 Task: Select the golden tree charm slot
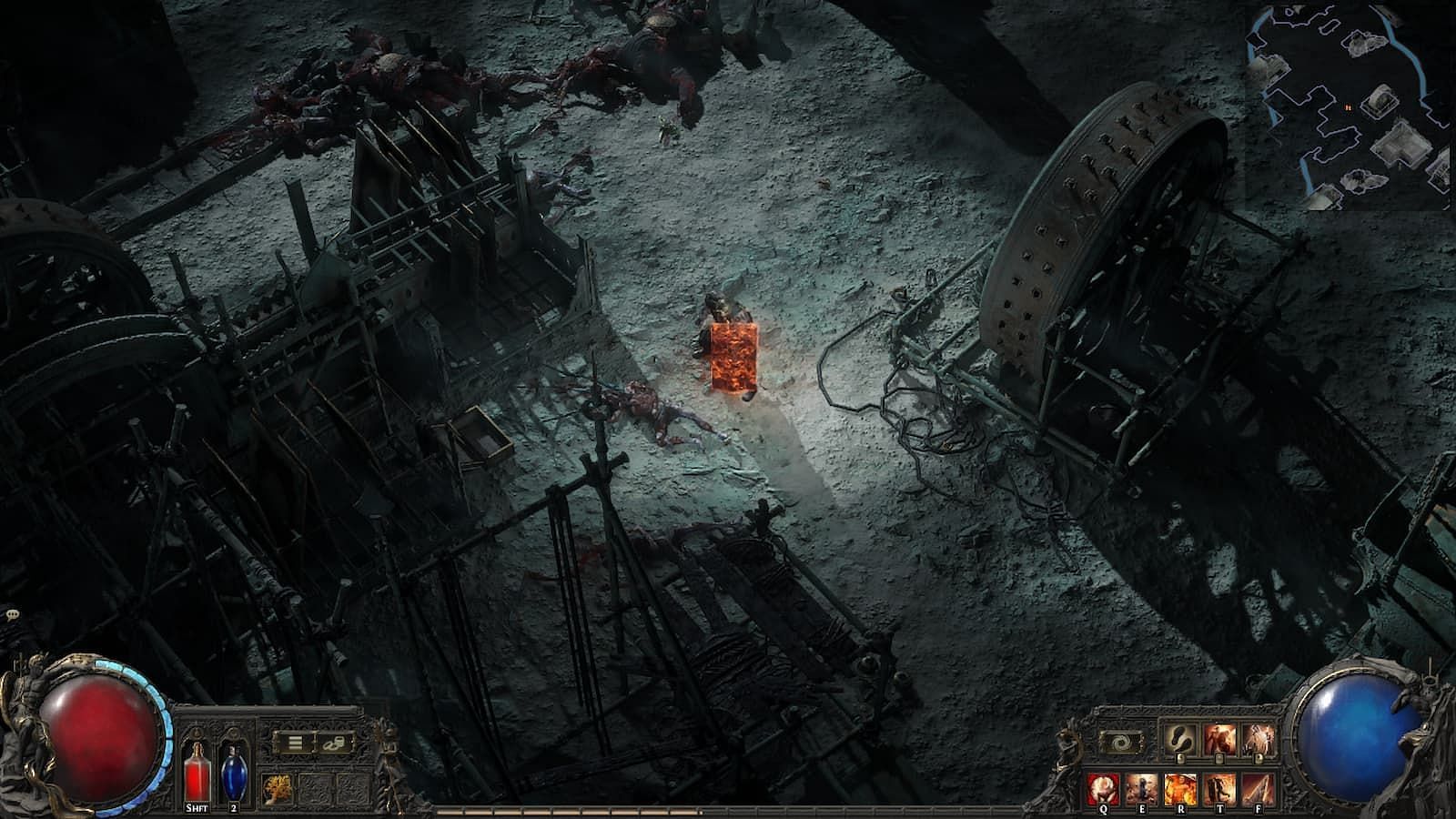276,788
